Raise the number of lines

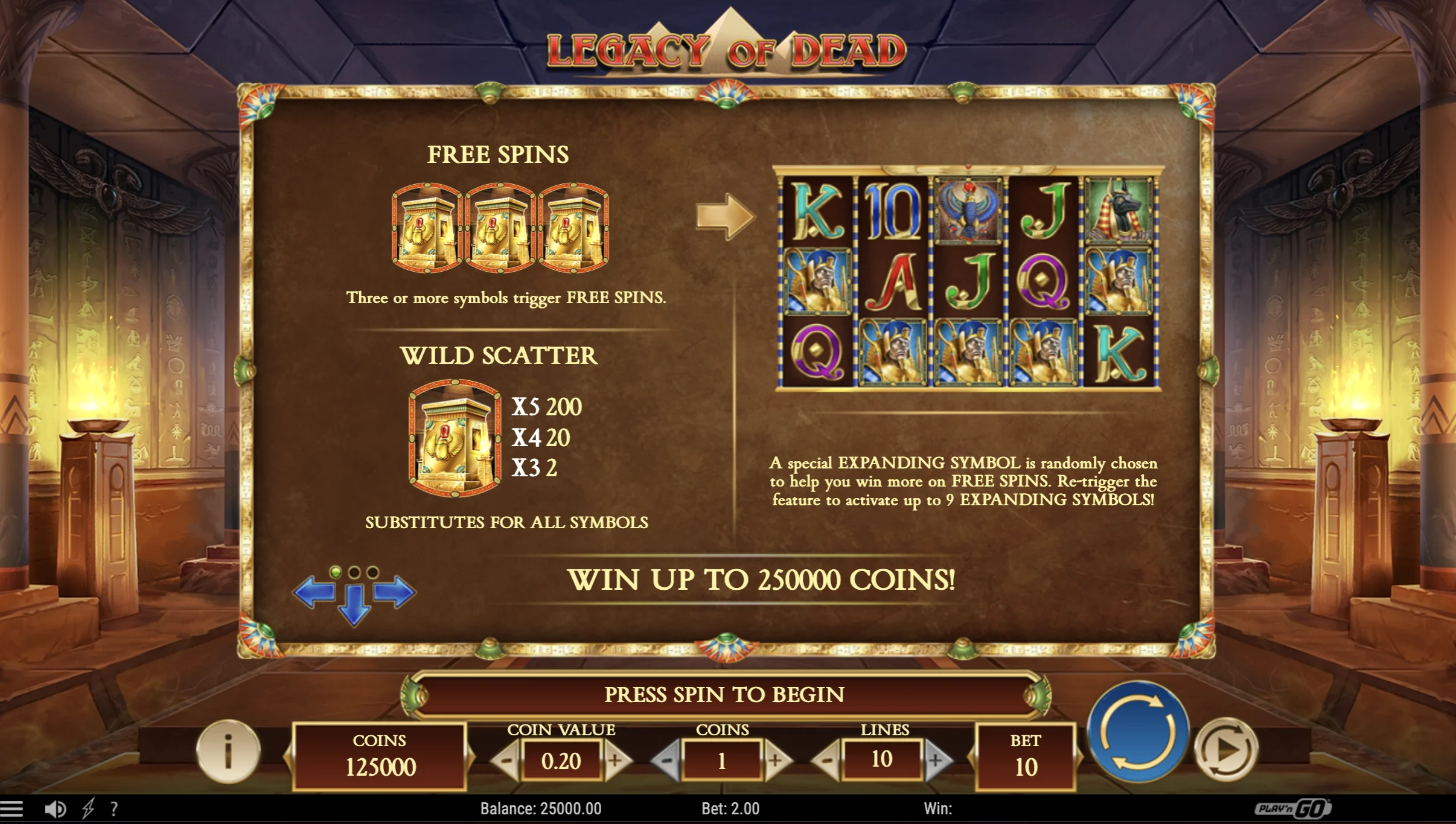[x=936, y=761]
